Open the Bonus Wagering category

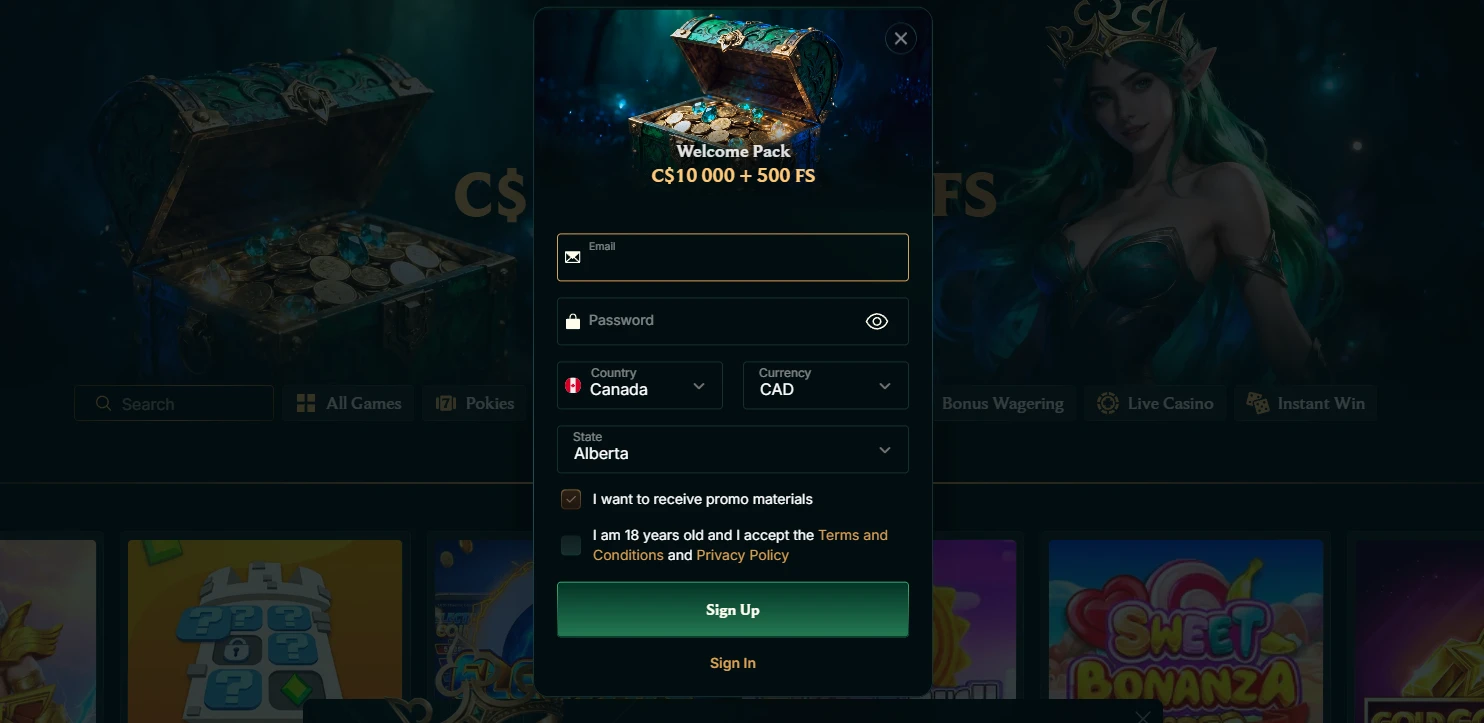tap(1002, 404)
